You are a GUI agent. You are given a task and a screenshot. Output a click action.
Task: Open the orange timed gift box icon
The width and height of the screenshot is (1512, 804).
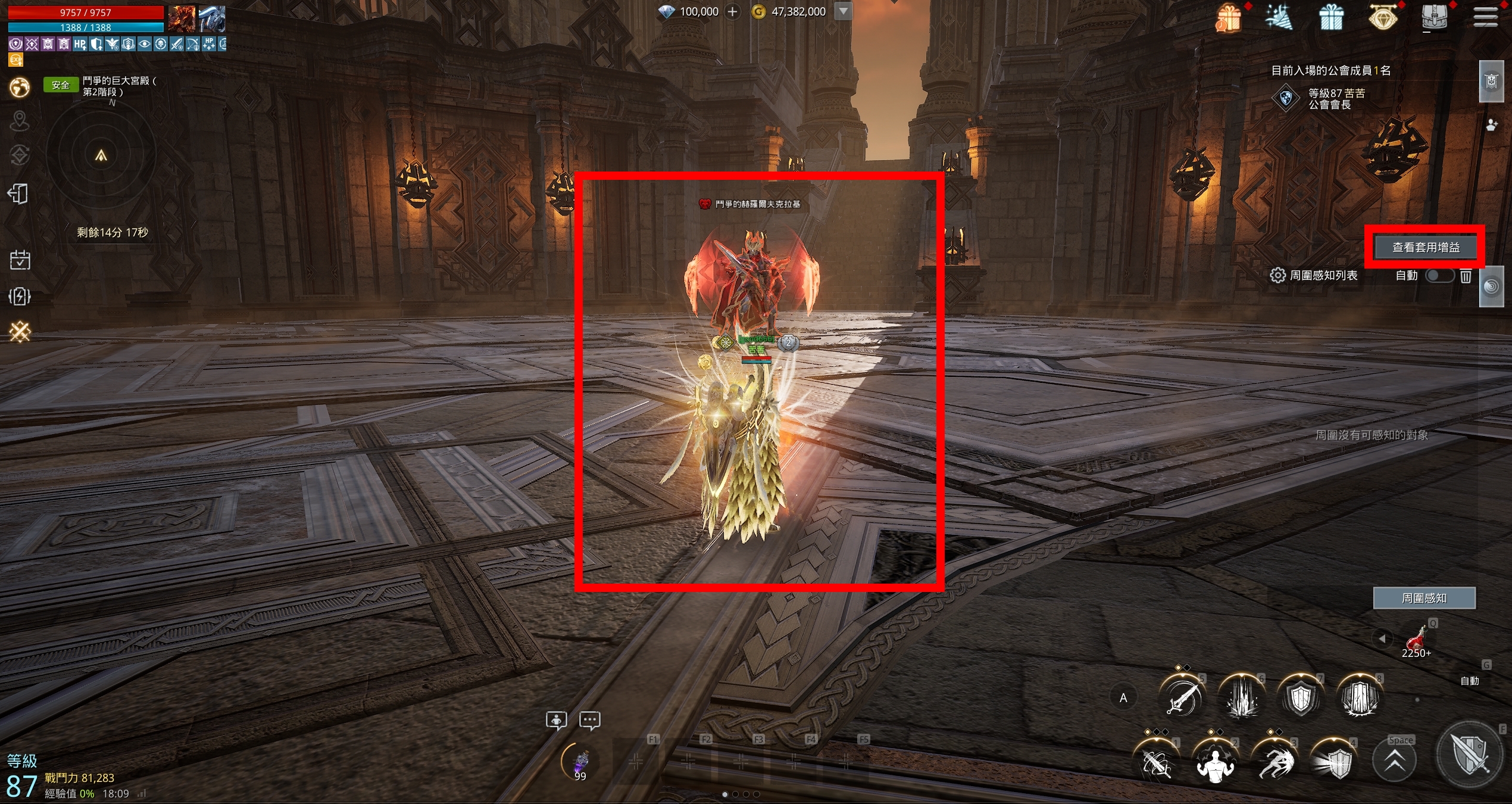[1228, 18]
